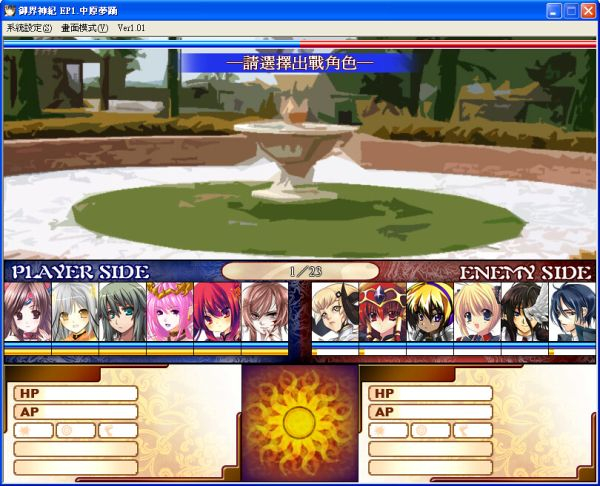
Task: Choose the red-haired player character portrait
Action: click(216, 312)
